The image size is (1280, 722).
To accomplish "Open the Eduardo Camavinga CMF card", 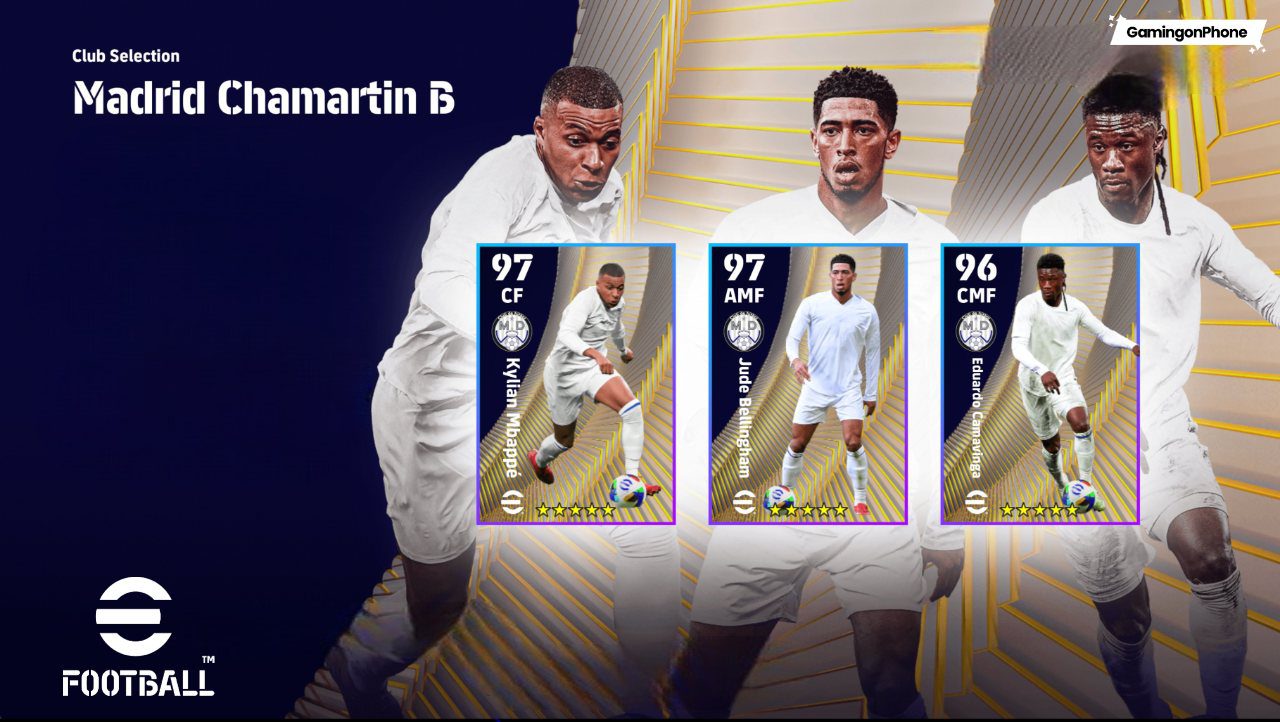I will click(1040, 384).
